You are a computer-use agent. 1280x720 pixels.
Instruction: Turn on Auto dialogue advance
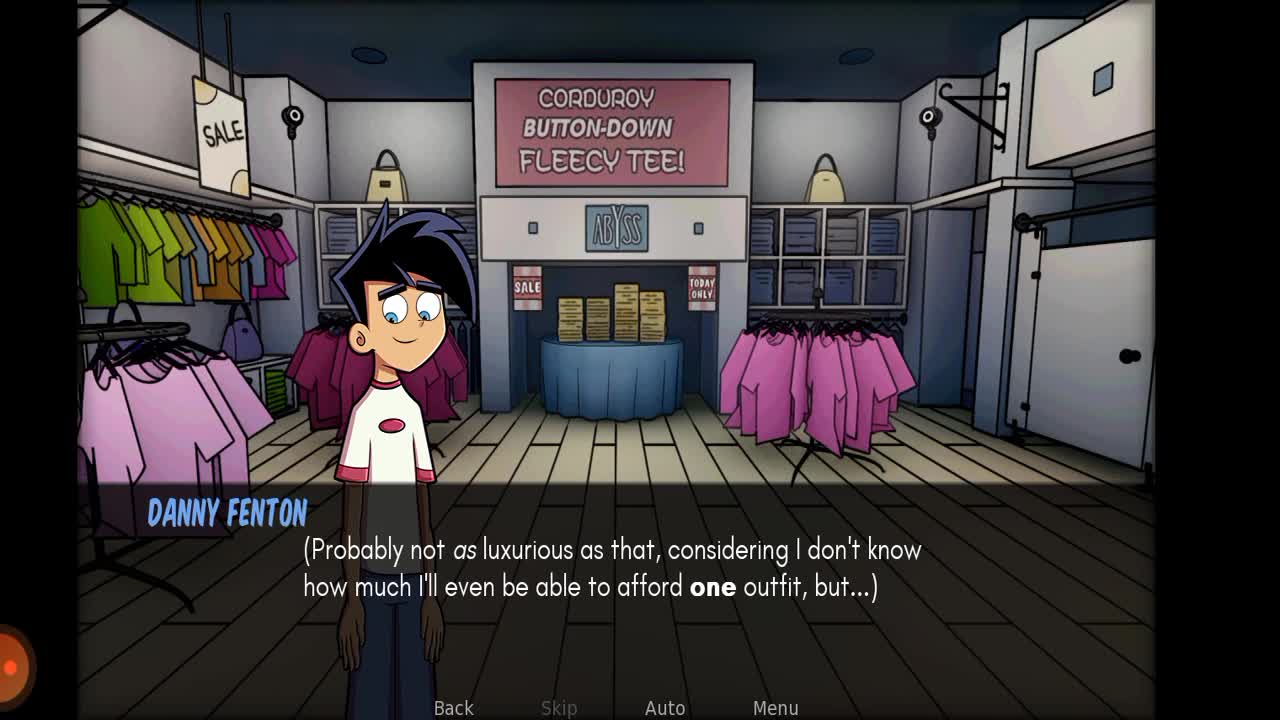[665, 707]
